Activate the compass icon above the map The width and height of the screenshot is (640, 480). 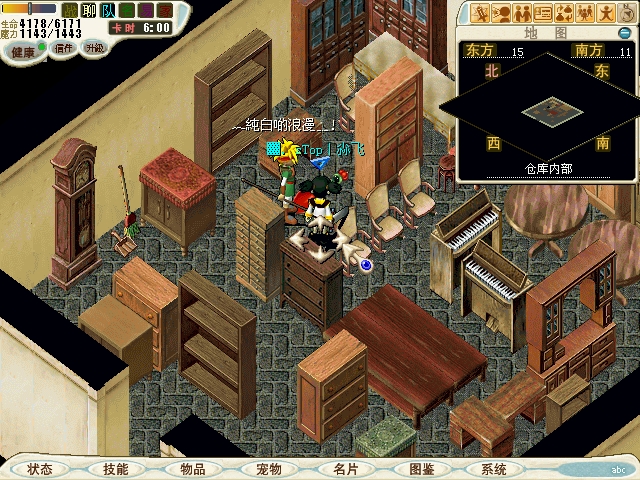(x=627, y=13)
